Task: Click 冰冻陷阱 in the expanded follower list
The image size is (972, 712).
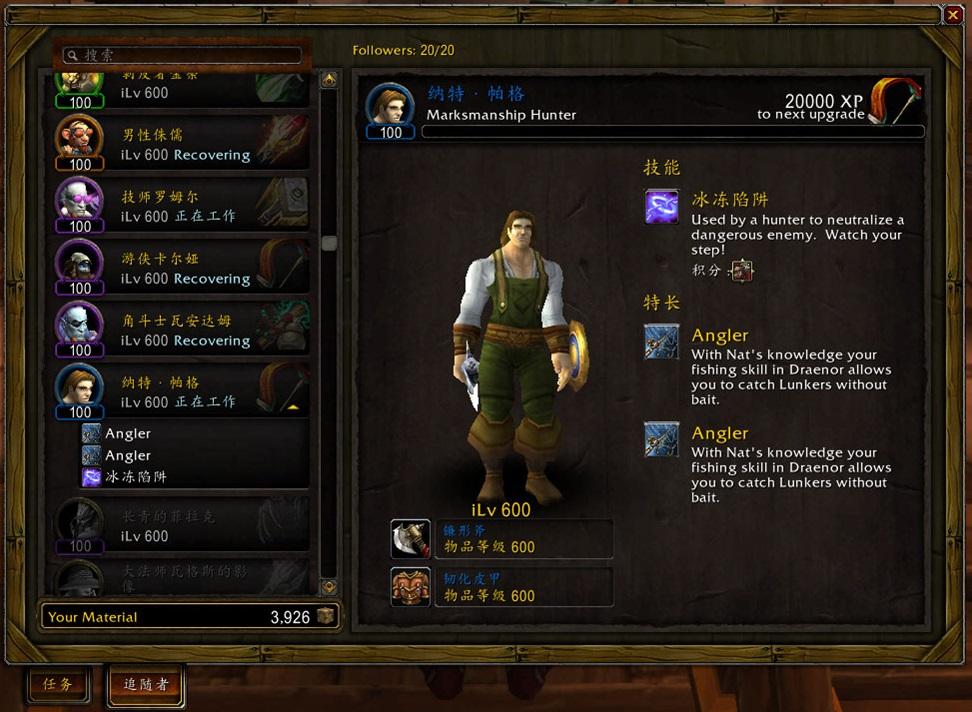Action: (x=135, y=477)
